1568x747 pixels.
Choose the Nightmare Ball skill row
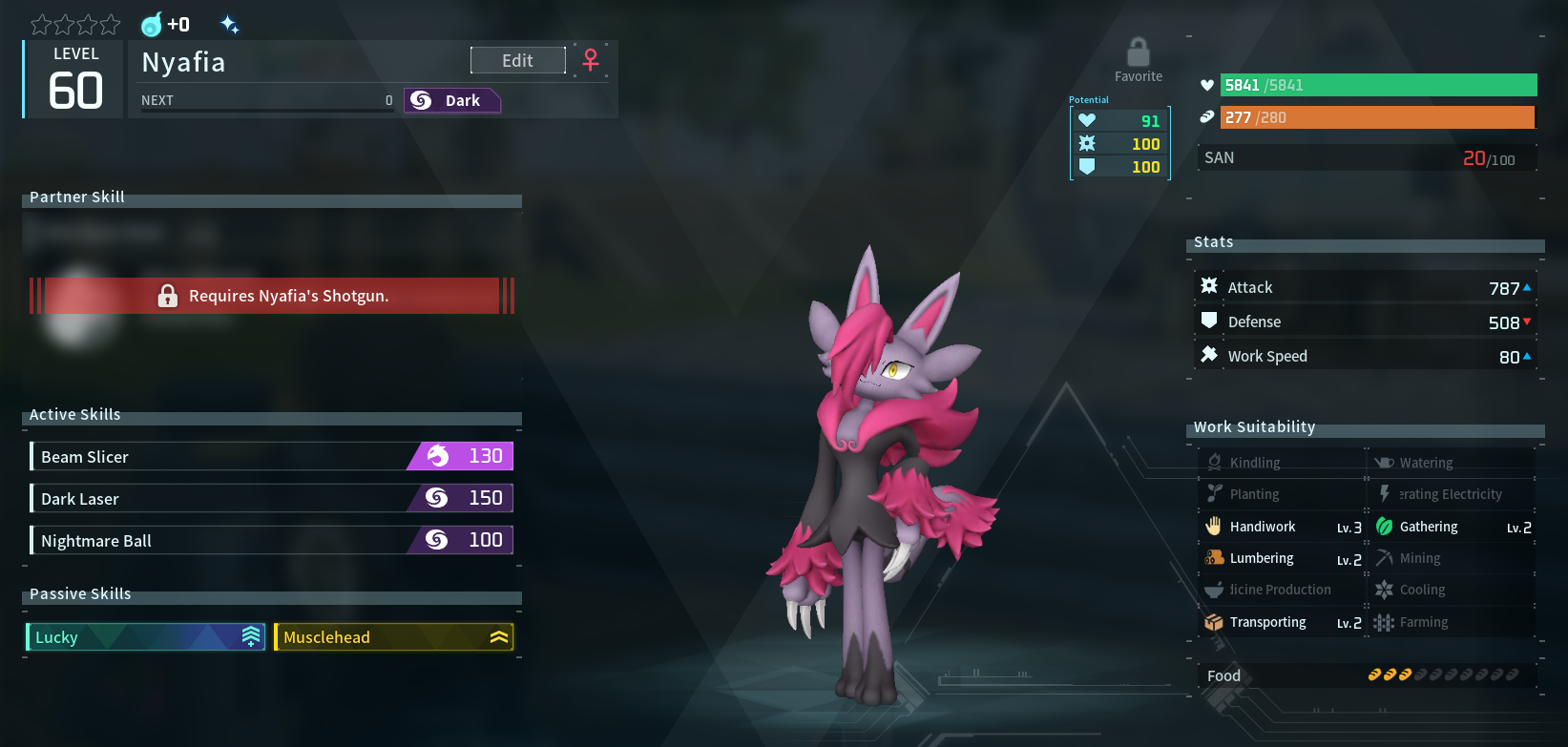tap(272, 541)
